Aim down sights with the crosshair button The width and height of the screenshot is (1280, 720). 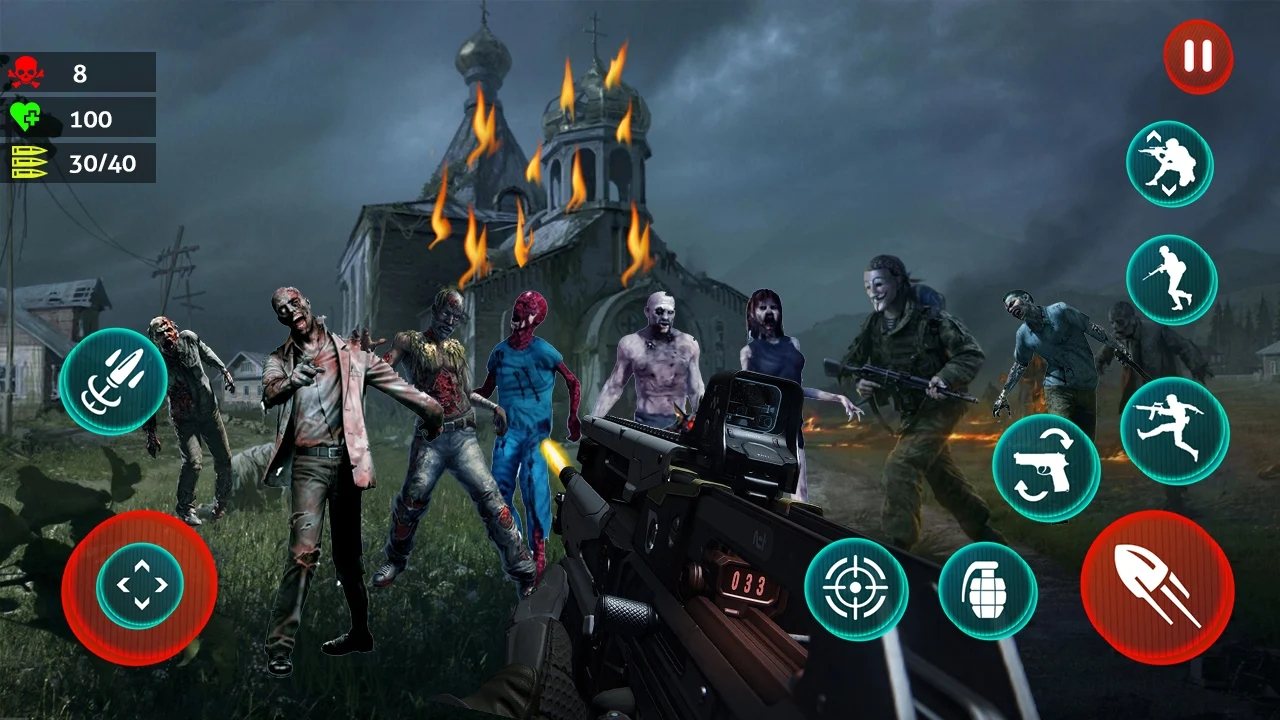pos(856,589)
